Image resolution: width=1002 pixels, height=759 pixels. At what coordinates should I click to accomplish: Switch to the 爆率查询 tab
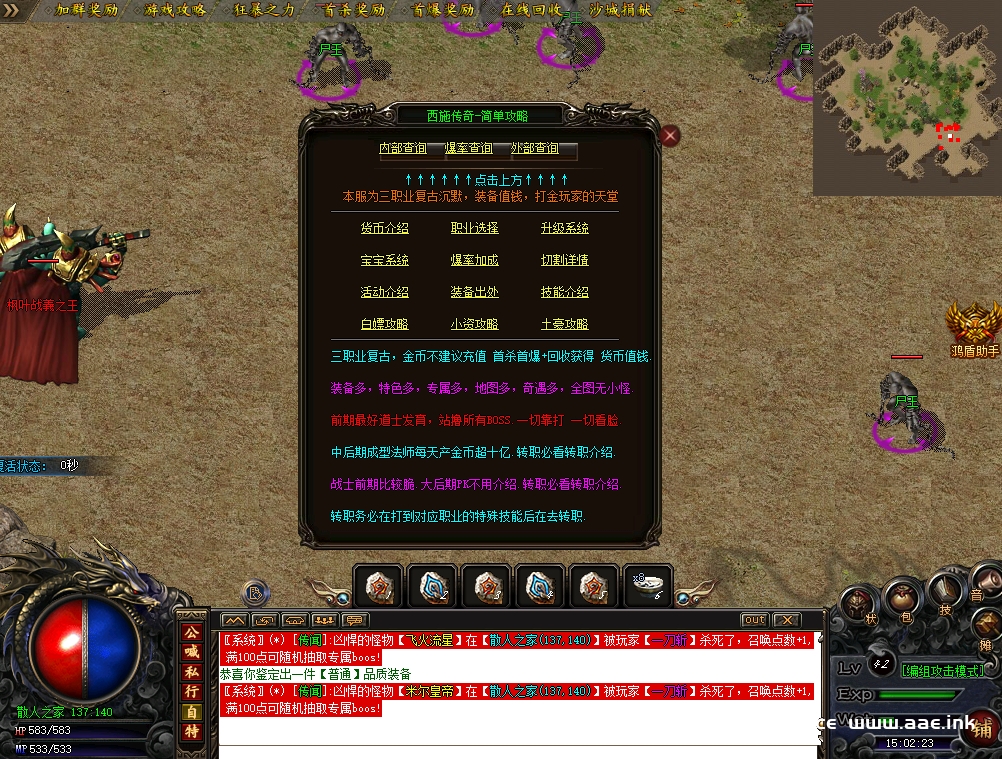[469, 149]
